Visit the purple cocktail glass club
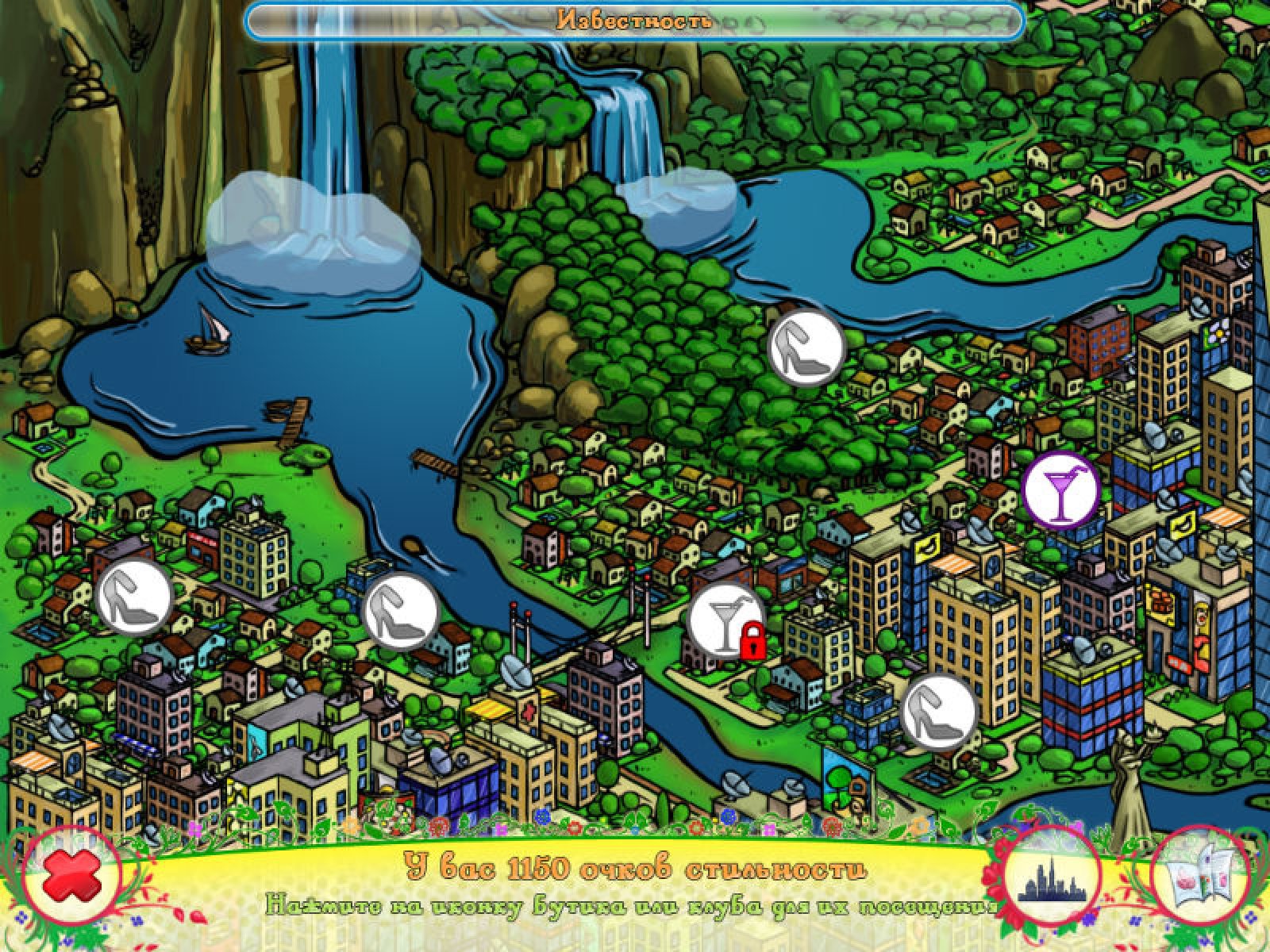 click(1060, 489)
